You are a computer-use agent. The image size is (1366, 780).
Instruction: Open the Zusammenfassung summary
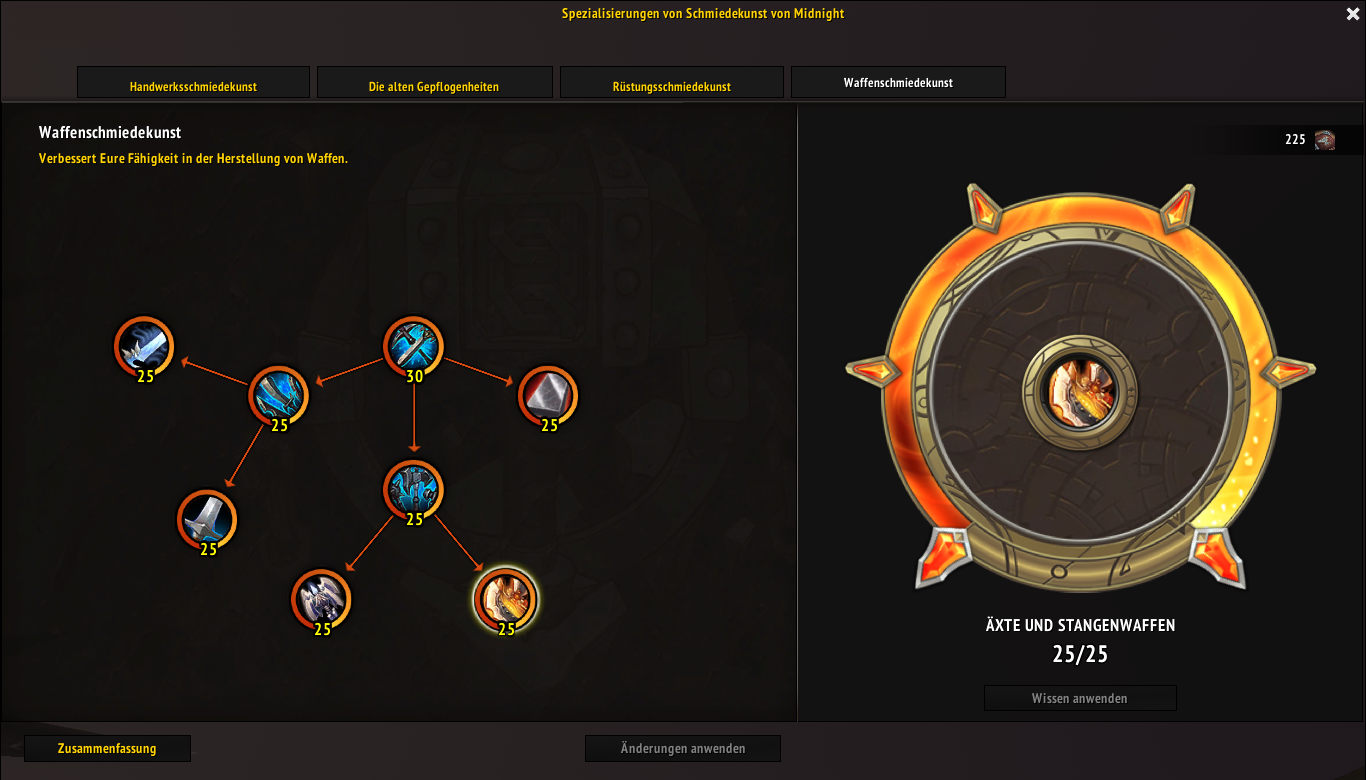(107, 748)
